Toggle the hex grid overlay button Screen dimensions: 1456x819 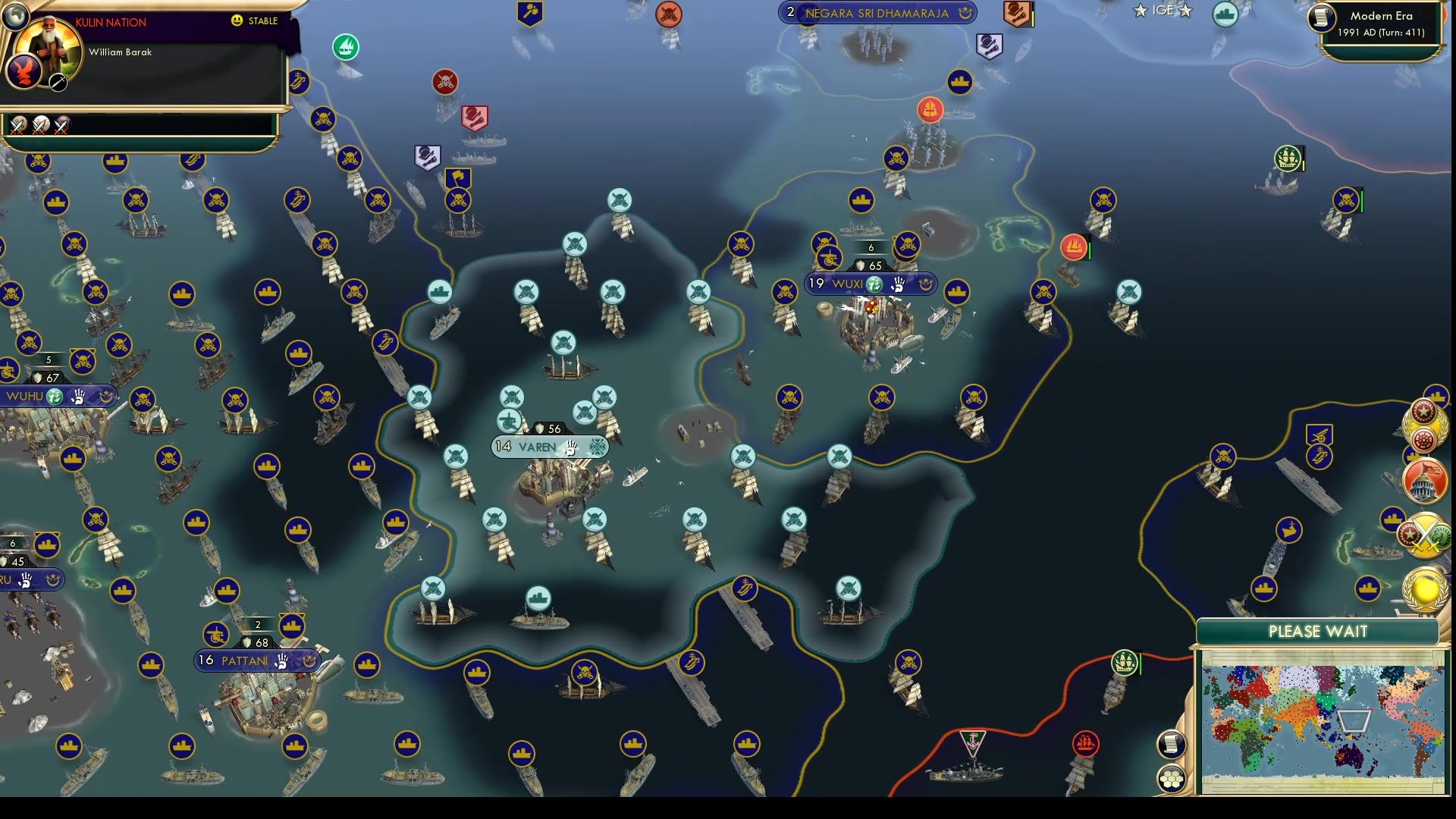pos(1172,777)
